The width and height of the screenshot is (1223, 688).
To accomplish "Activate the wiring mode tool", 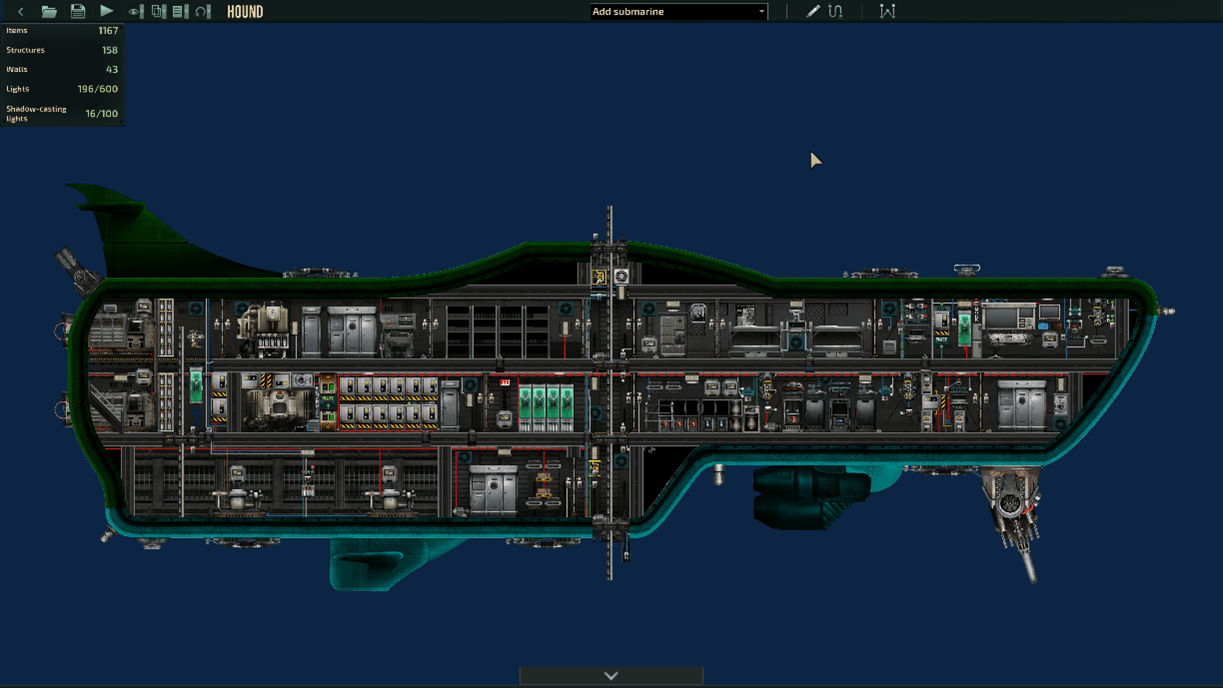I will tap(836, 12).
